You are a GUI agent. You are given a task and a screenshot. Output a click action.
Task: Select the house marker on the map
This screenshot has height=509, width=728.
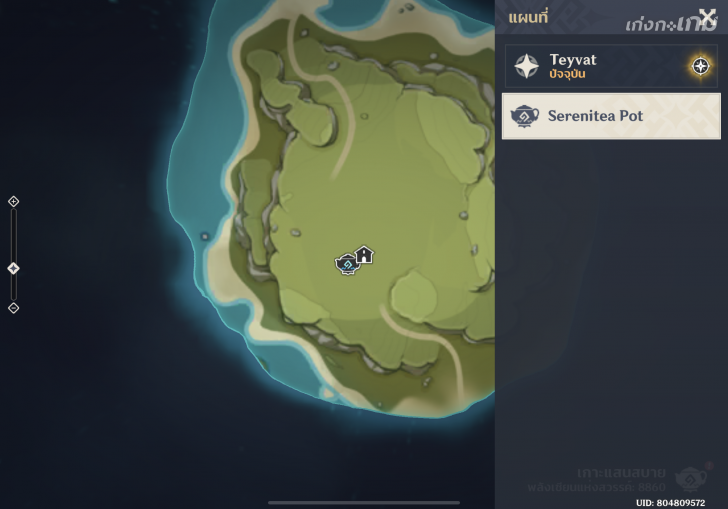click(365, 254)
